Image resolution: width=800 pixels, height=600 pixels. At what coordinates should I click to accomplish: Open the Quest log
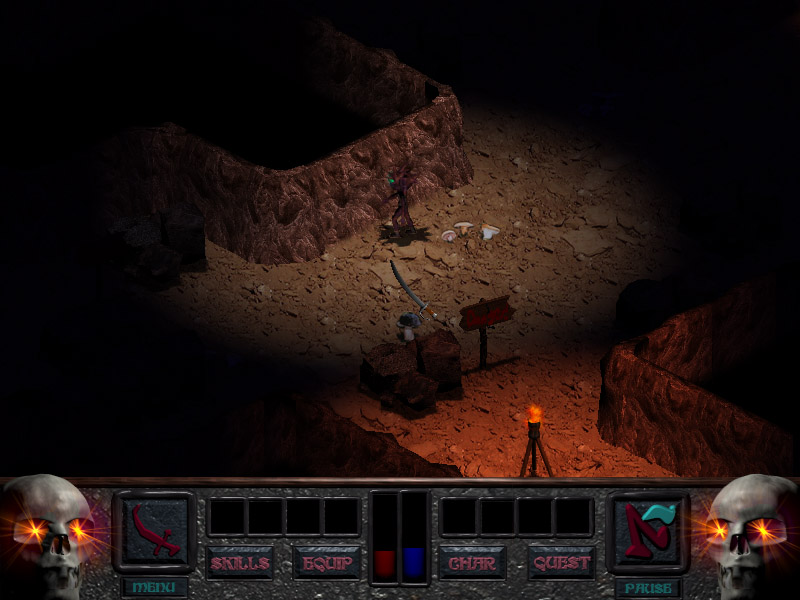(562, 563)
